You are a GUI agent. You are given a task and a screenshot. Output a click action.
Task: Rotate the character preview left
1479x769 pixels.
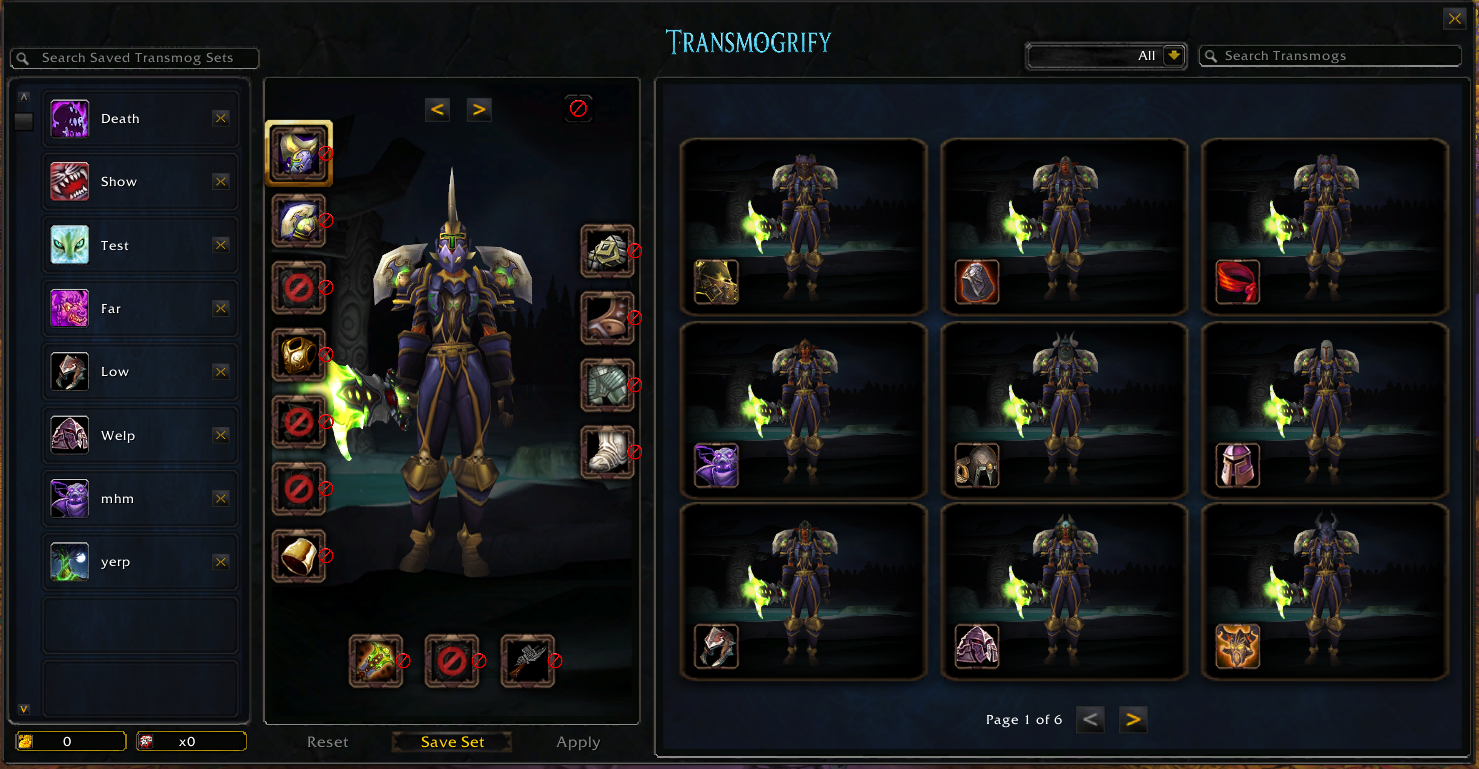tap(437, 109)
